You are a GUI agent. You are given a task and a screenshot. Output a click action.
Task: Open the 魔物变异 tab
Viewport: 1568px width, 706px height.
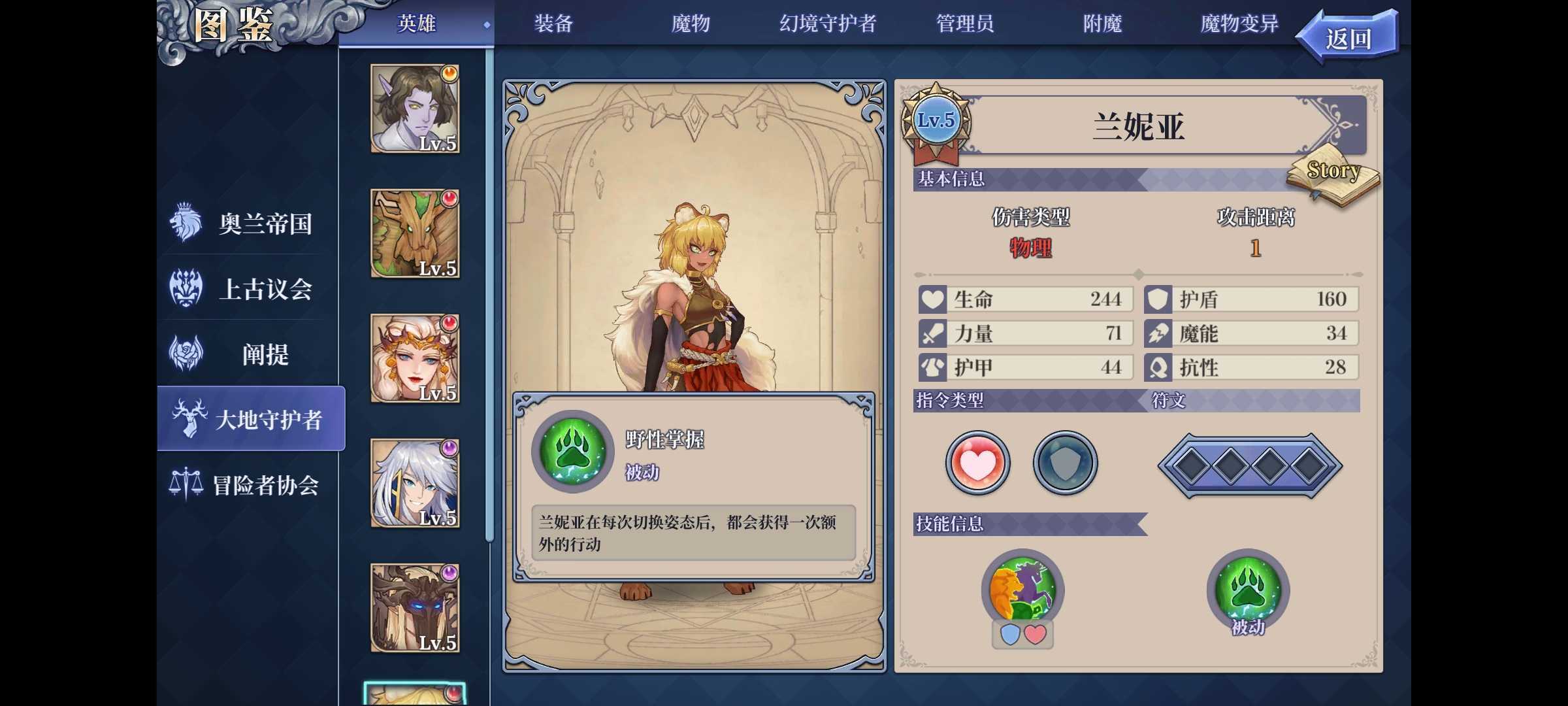point(1237,24)
